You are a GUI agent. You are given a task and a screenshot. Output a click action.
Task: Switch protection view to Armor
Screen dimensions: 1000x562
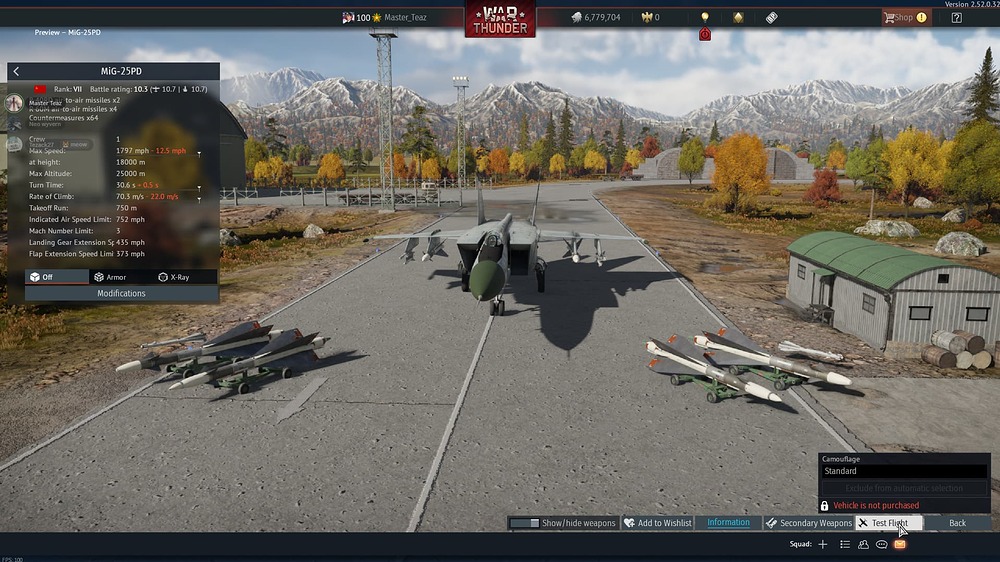pyautogui.click(x=110, y=277)
